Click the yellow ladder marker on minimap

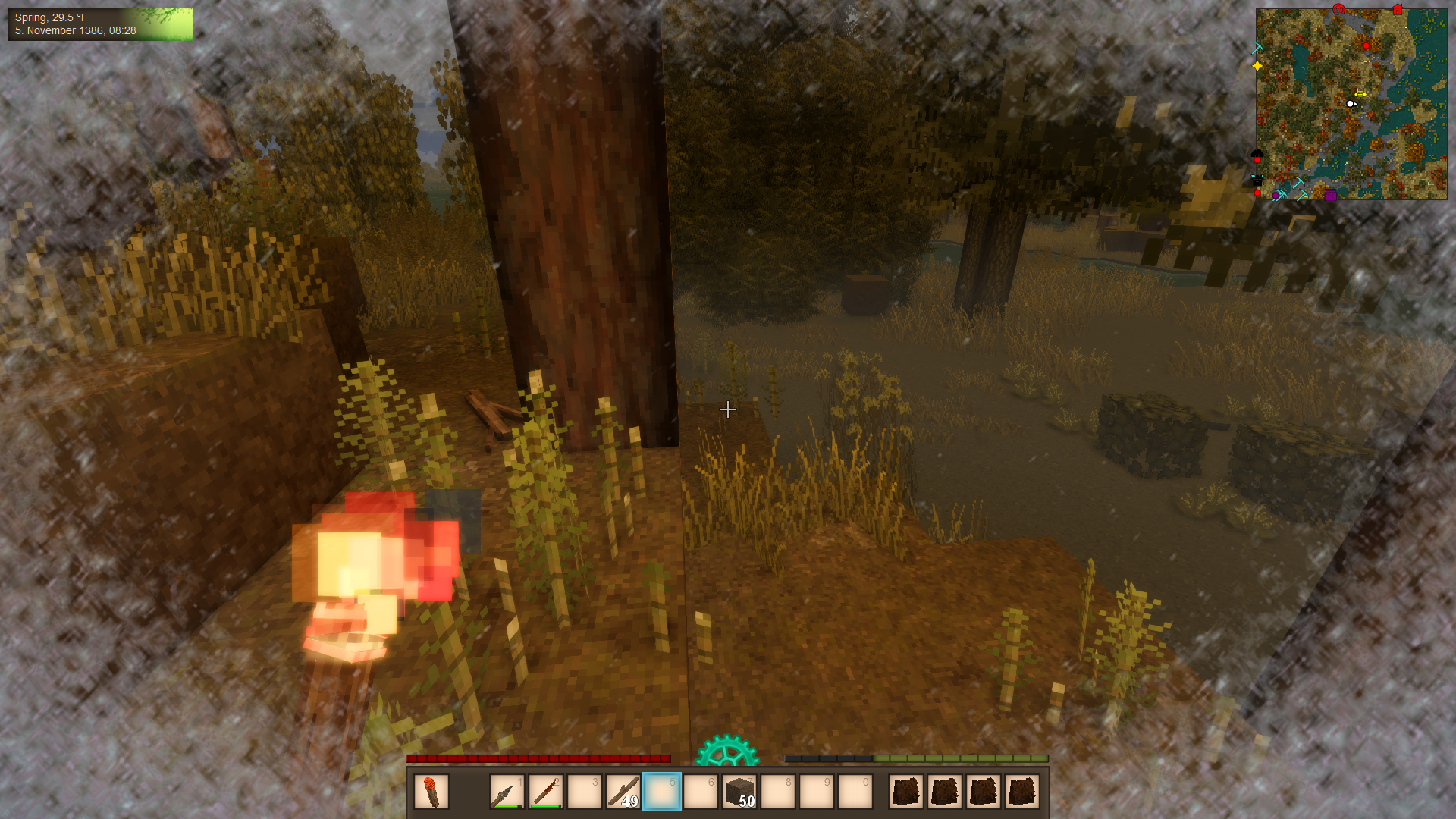(x=1360, y=93)
